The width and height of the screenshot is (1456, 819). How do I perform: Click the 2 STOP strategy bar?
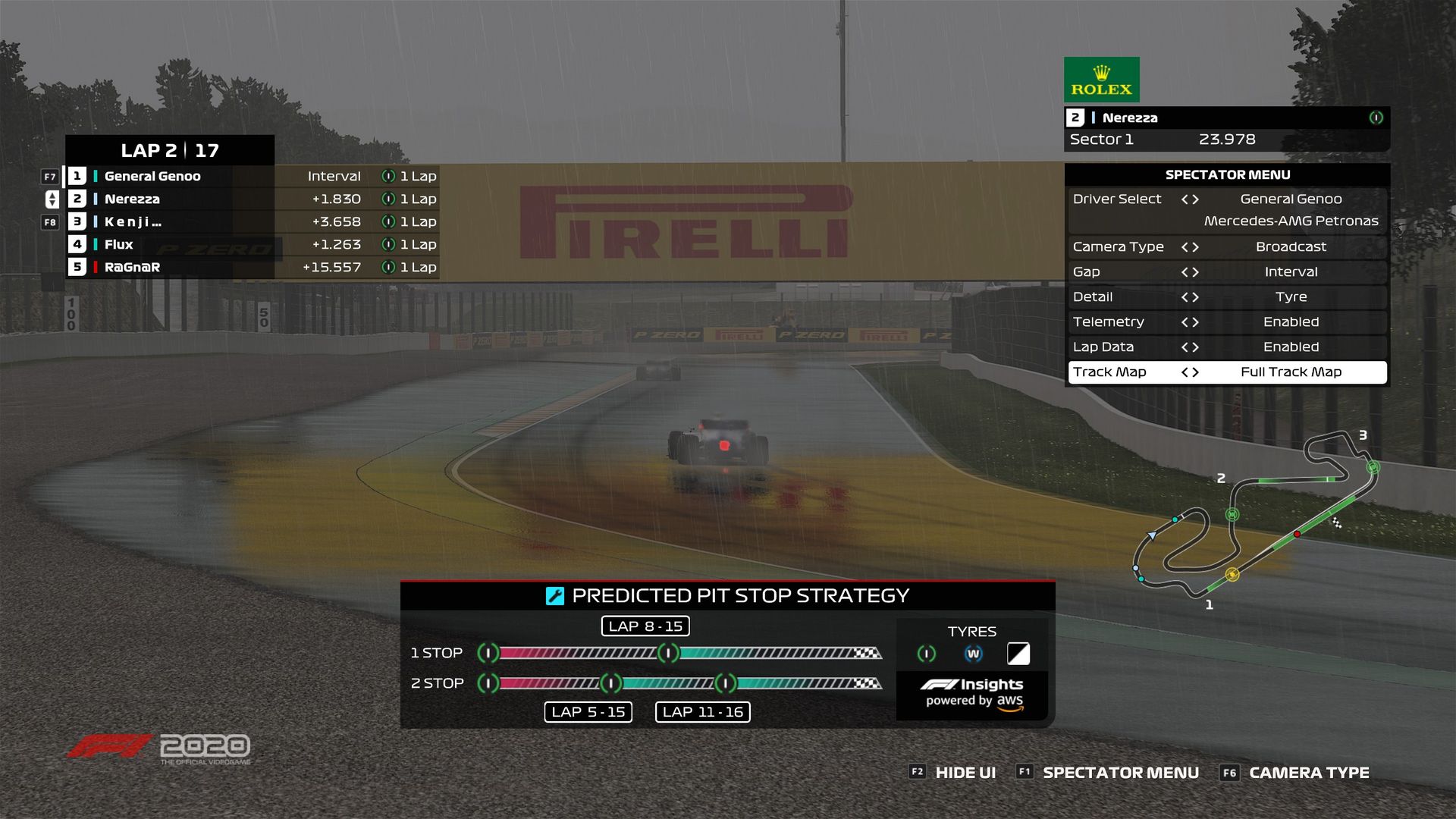[x=682, y=683]
